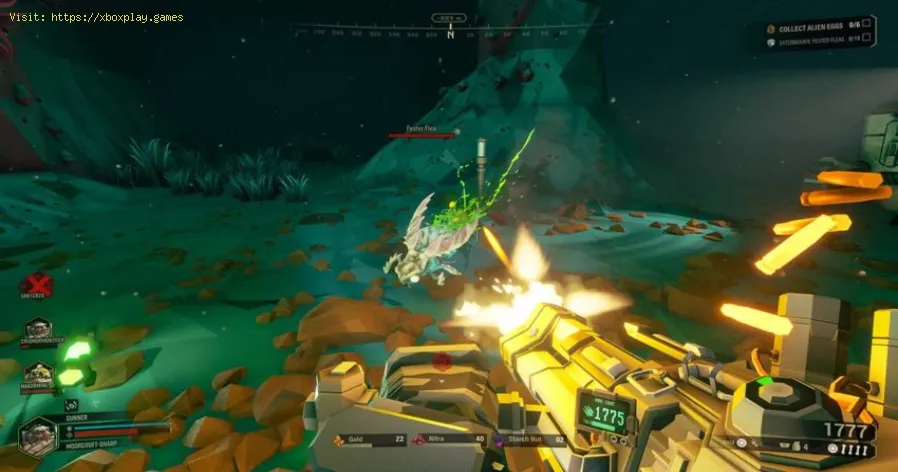Click the compass heading strip
This screenshot has width=898, height=472.
click(x=450, y=33)
